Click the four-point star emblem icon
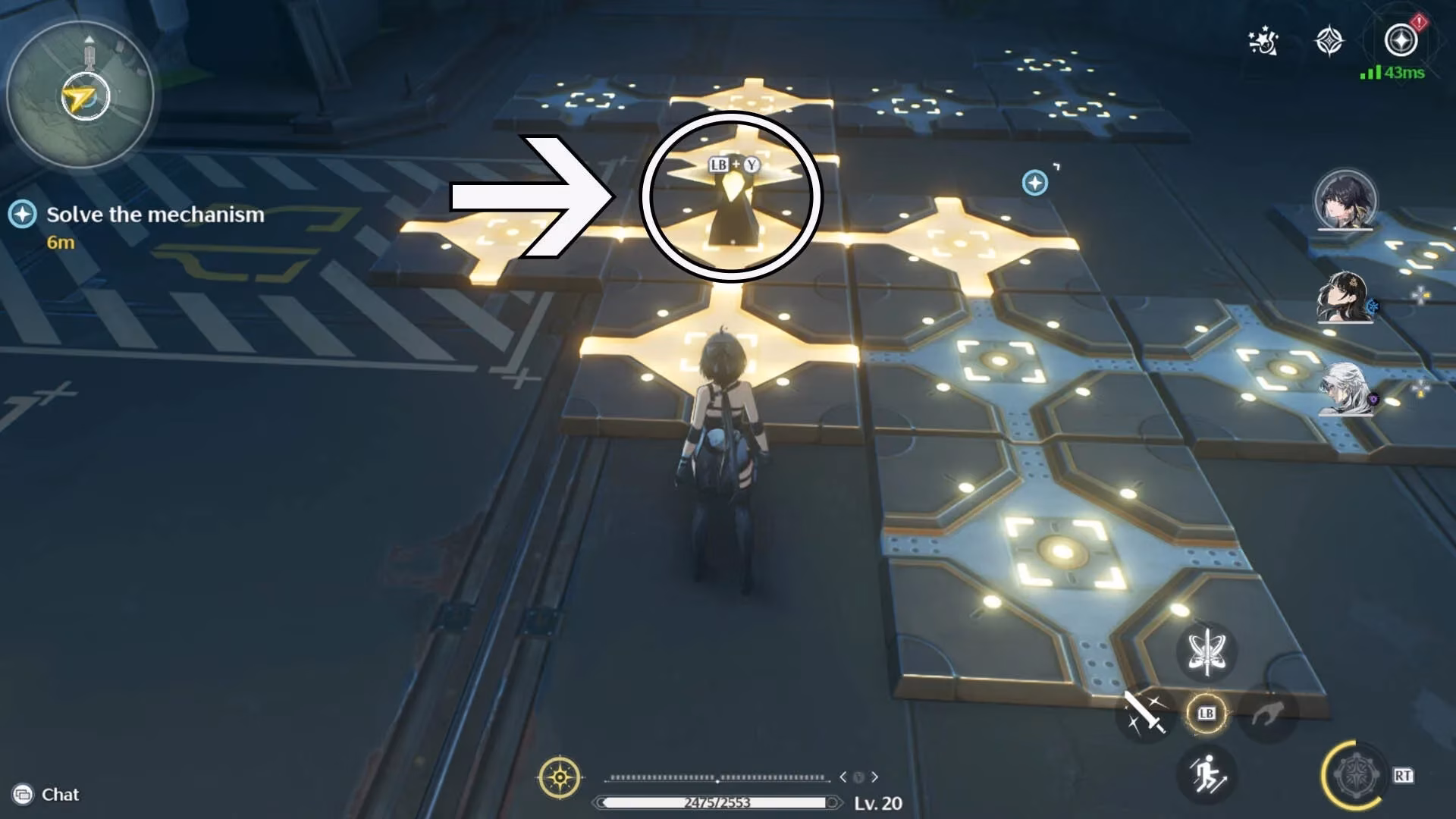Viewport: 1456px width, 819px height. click(x=1329, y=42)
